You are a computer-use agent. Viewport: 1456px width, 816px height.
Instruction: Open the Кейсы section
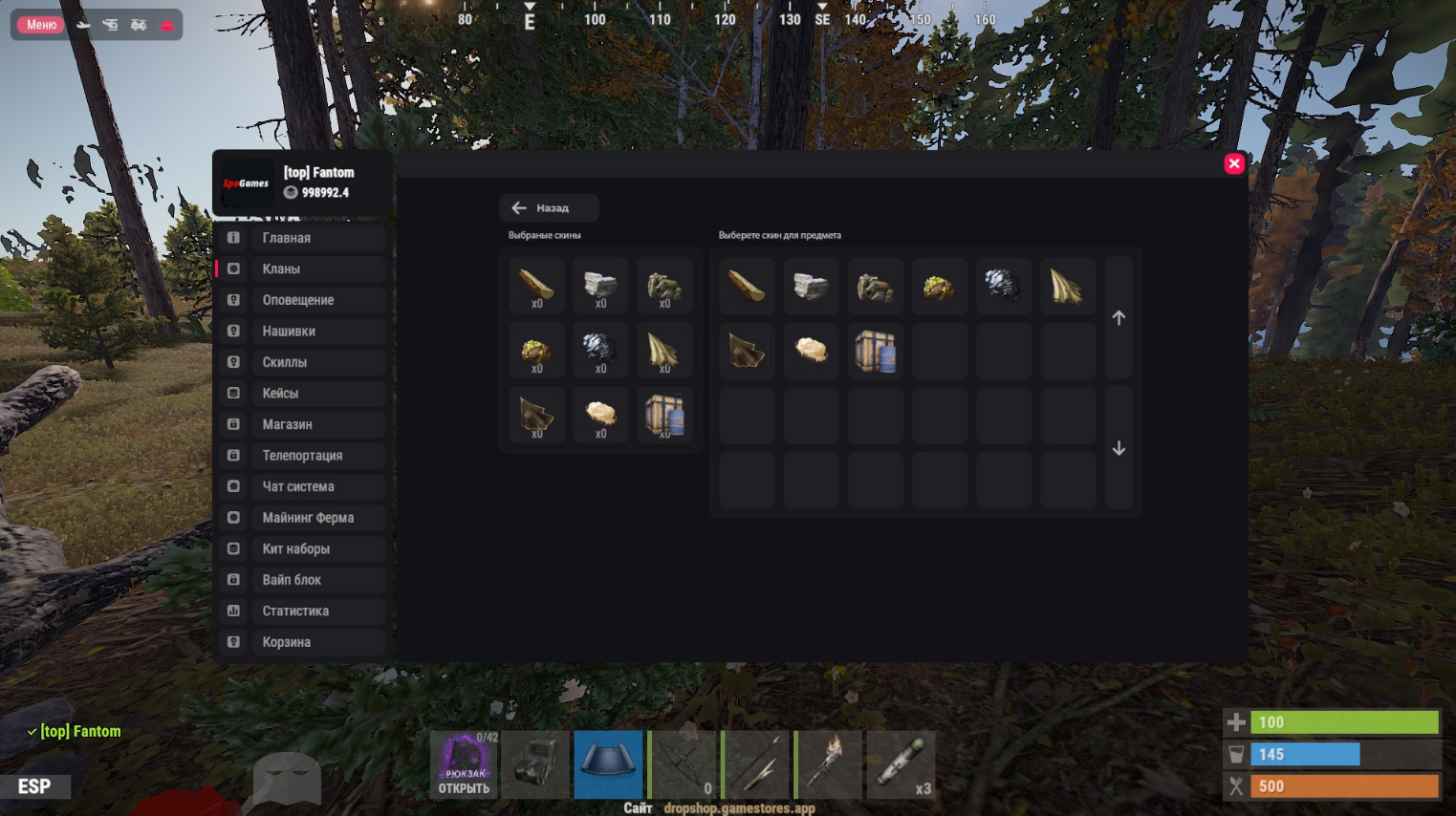(x=301, y=394)
